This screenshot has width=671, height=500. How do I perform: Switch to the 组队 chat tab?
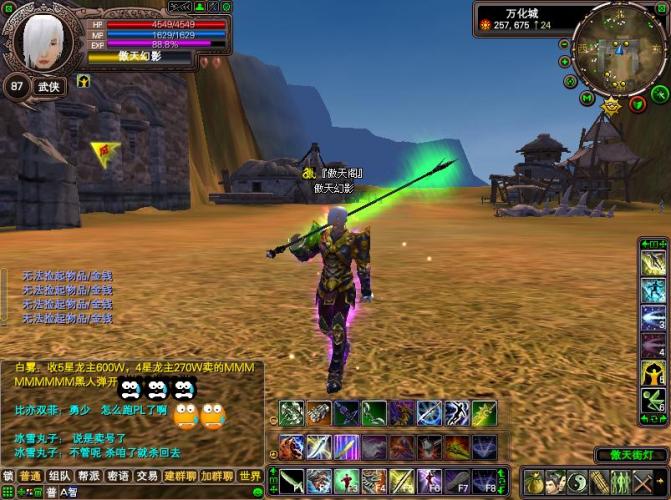[x=59, y=476]
